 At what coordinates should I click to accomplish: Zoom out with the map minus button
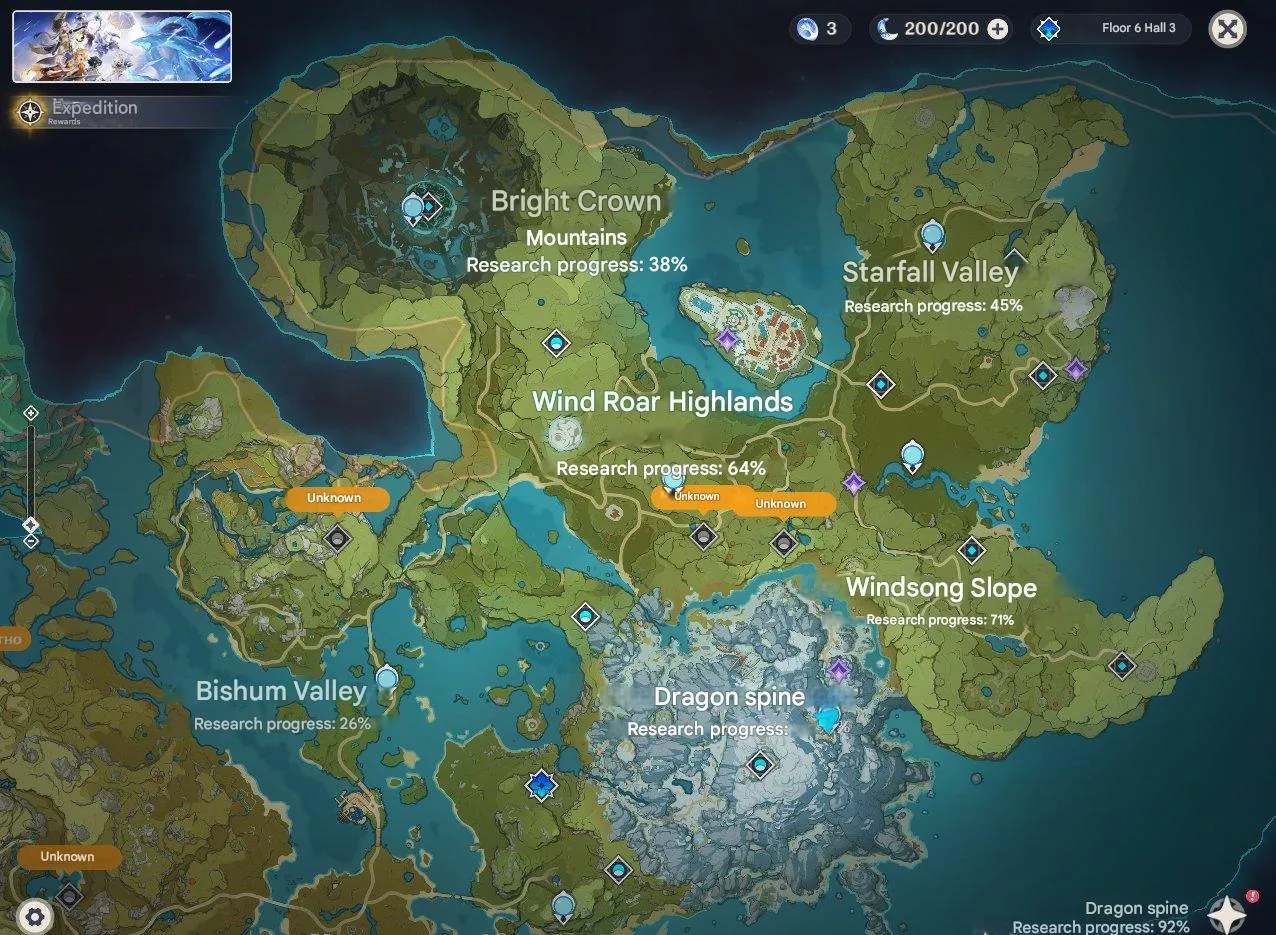(31, 541)
